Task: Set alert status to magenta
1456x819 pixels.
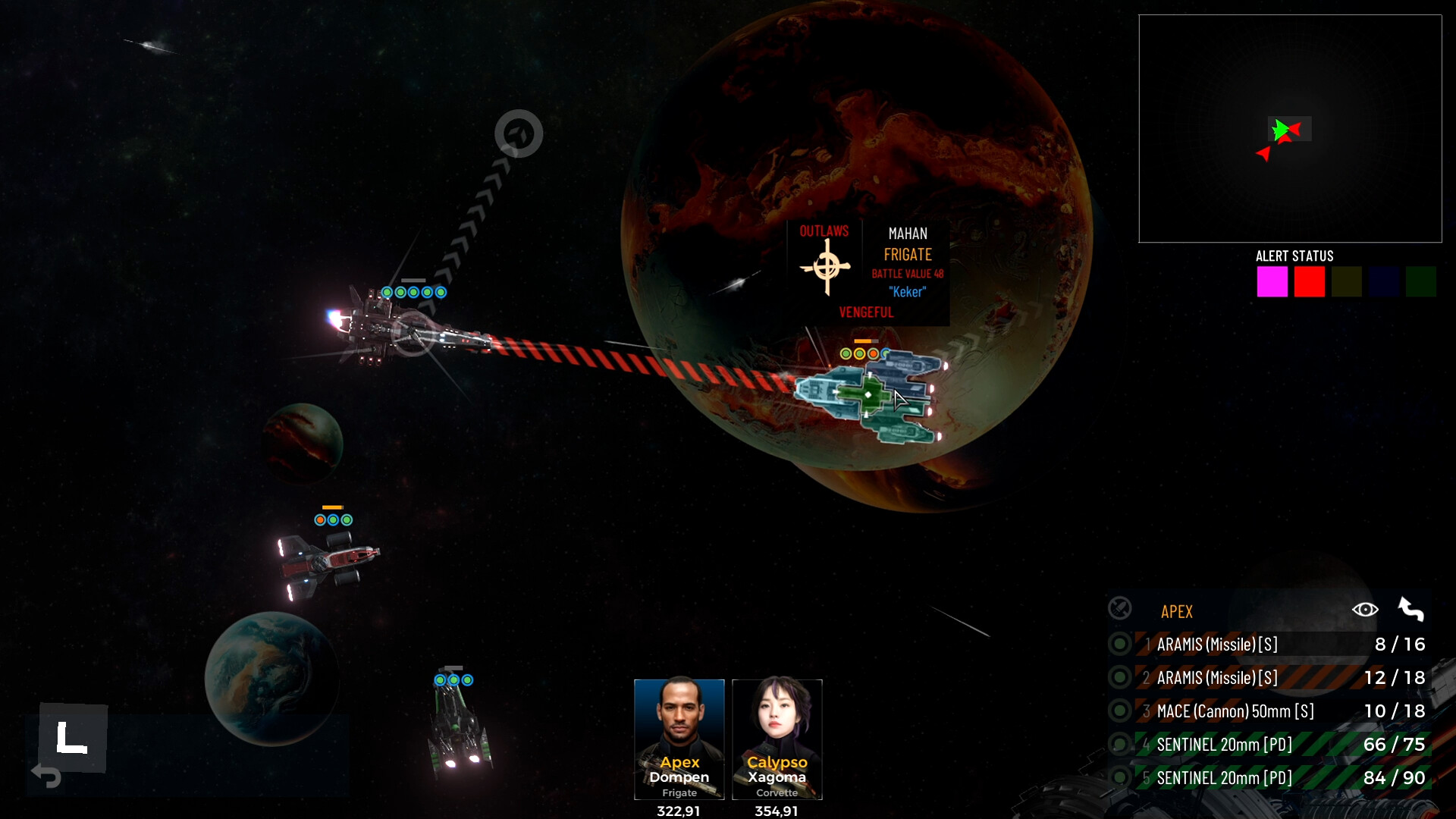Action: [x=1272, y=281]
